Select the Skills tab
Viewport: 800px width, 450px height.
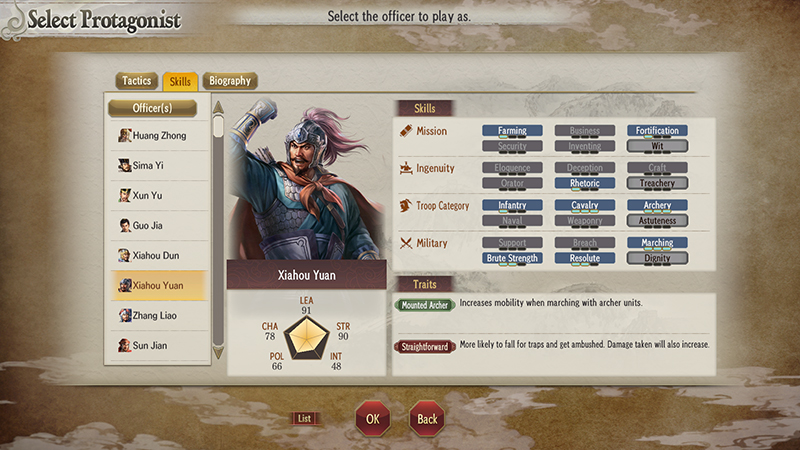(x=181, y=81)
